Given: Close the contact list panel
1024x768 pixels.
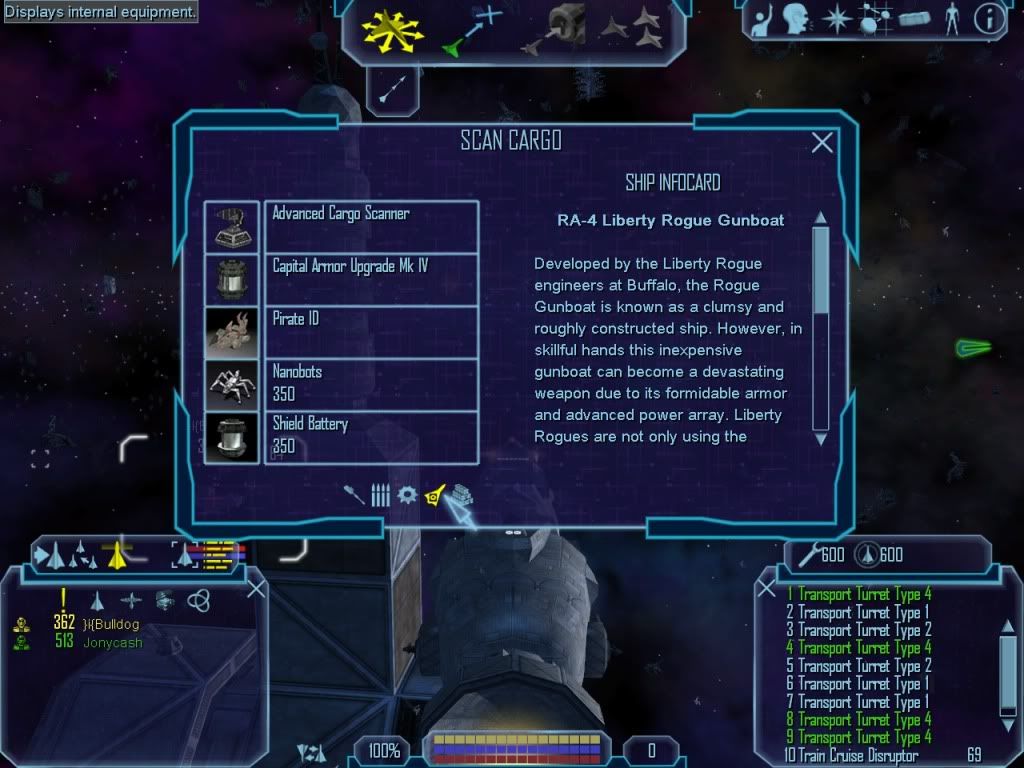Looking at the screenshot, I should pos(256,589).
